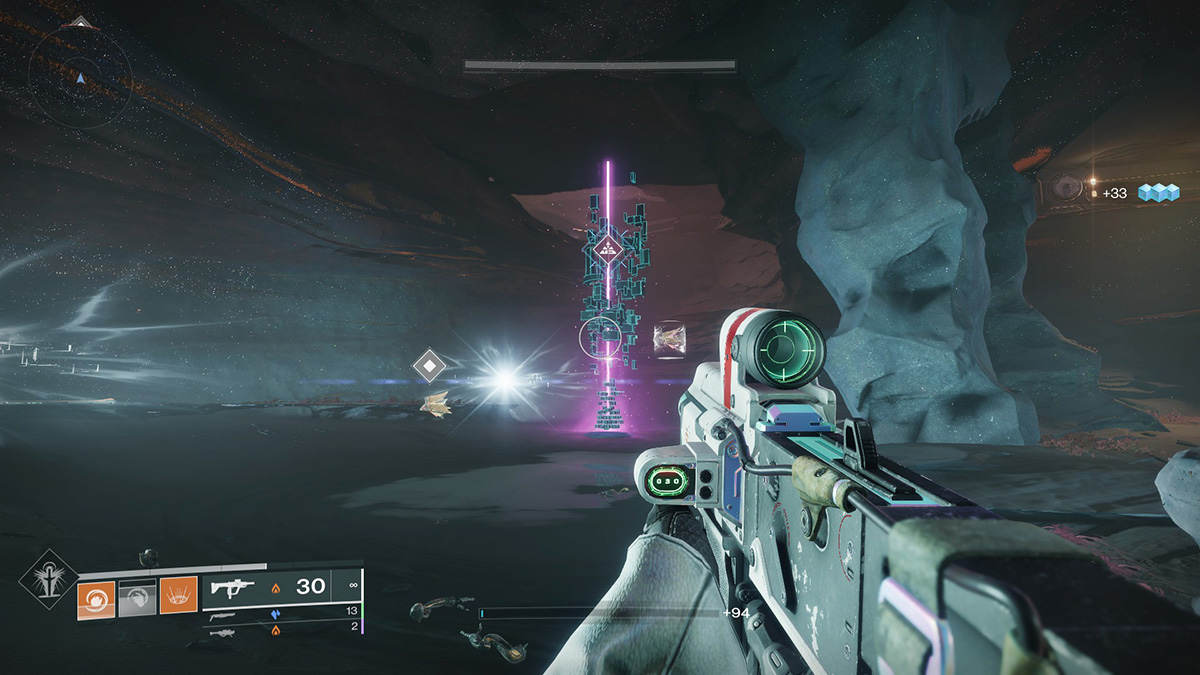Select the white diamond waypoint marker
The image size is (1200, 675).
pos(429,366)
